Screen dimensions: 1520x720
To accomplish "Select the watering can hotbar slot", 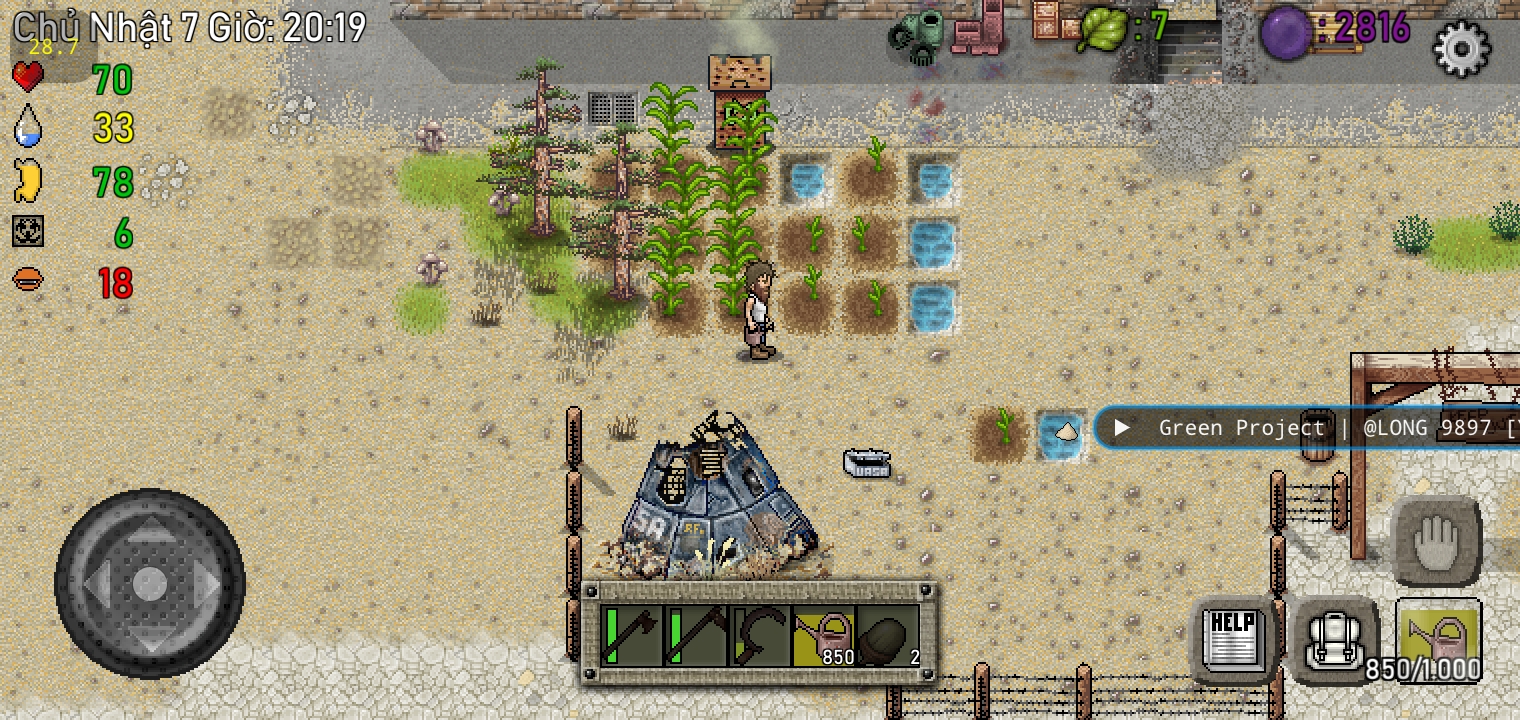I will pos(825,636).
